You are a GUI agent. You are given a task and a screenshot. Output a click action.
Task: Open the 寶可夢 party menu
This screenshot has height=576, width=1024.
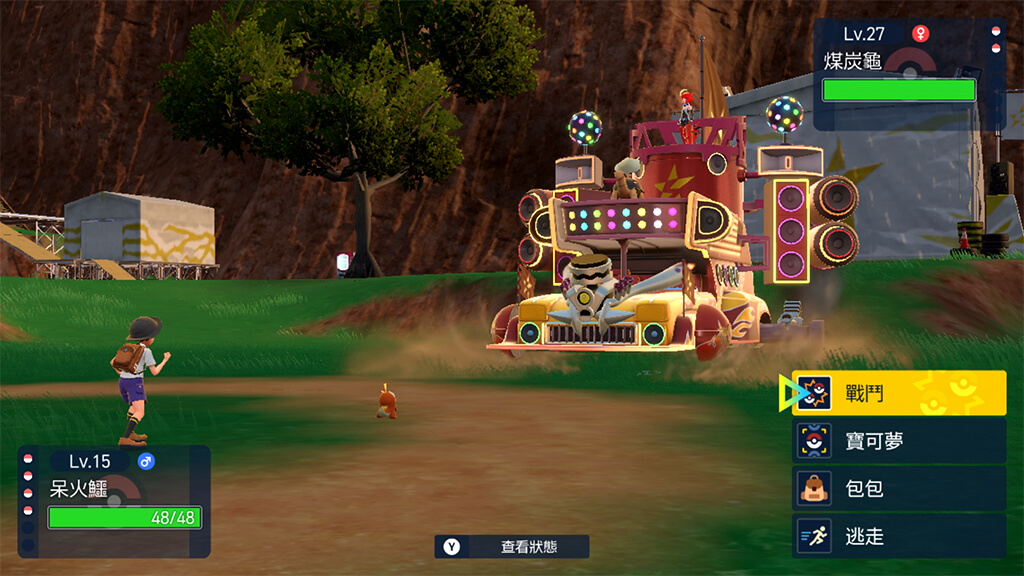point(899,441)
